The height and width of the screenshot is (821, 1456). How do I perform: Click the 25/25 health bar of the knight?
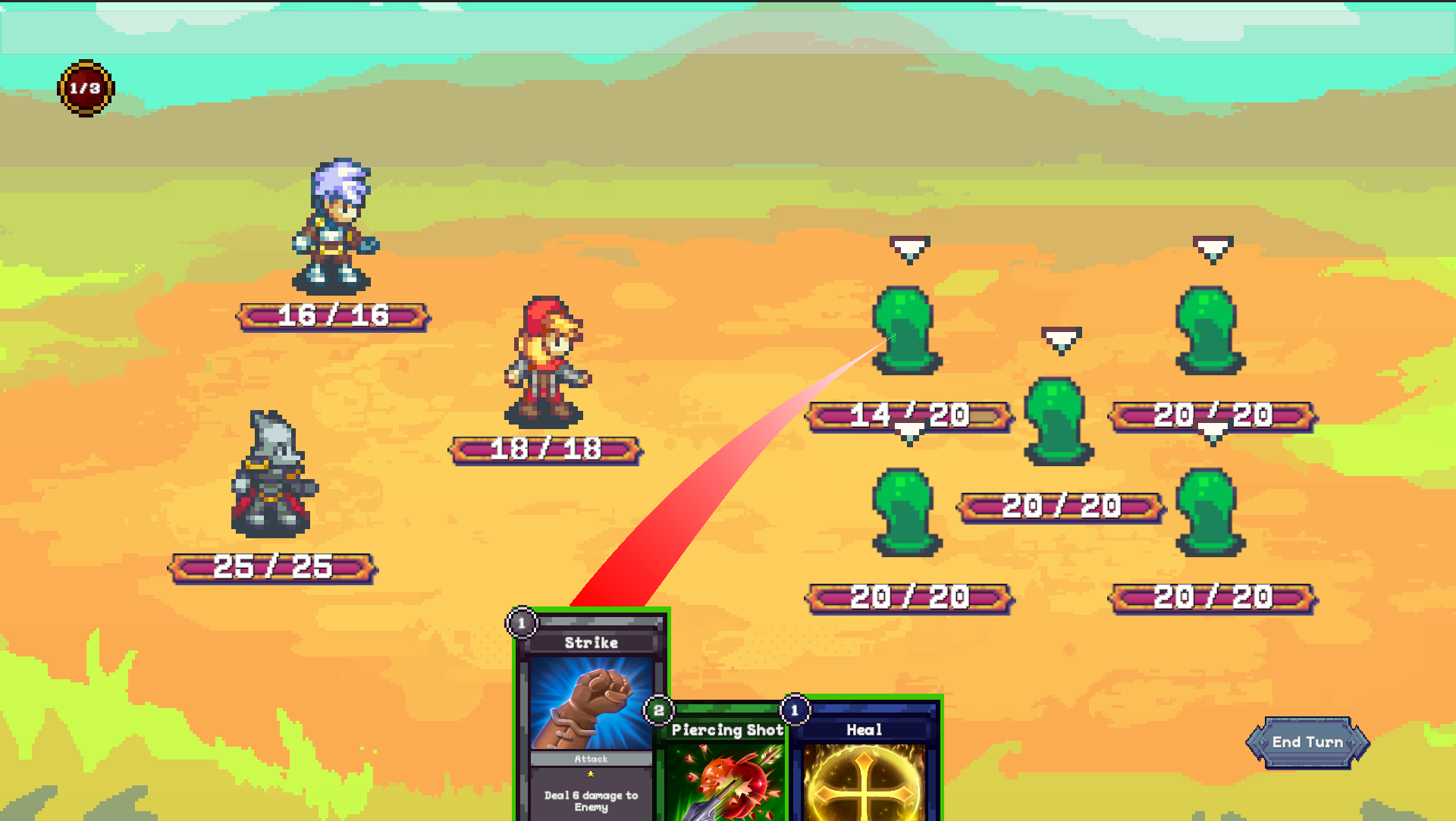(x=273, y=565)
